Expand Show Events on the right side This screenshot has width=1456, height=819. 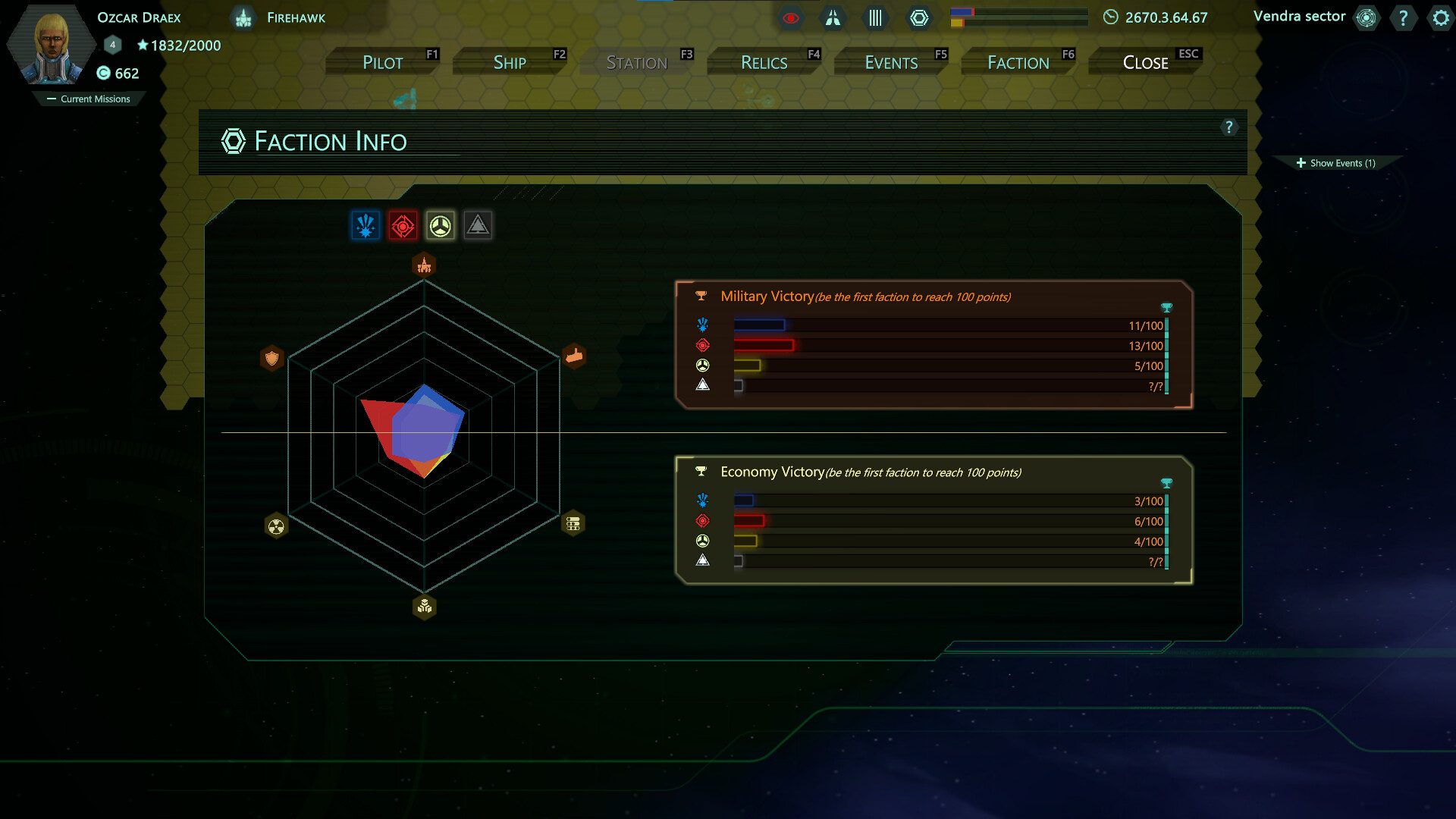pos(1336,162)
